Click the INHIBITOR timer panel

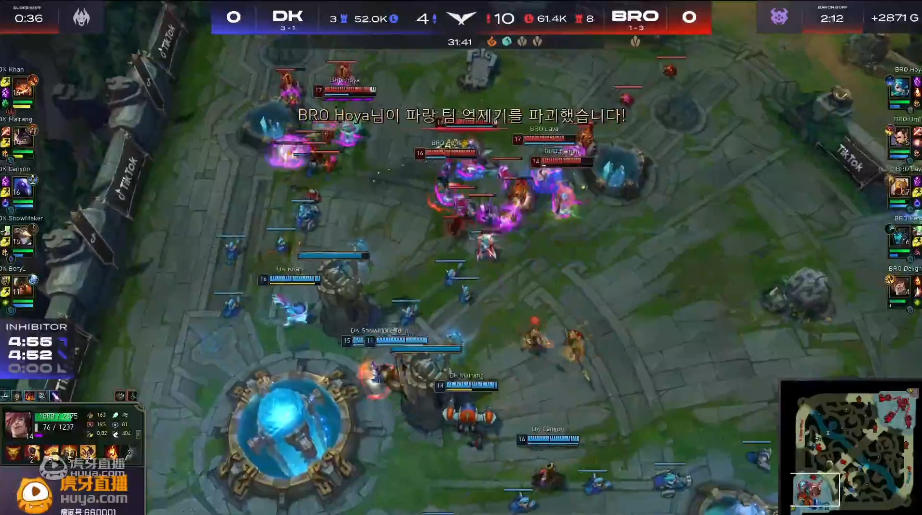36,347
